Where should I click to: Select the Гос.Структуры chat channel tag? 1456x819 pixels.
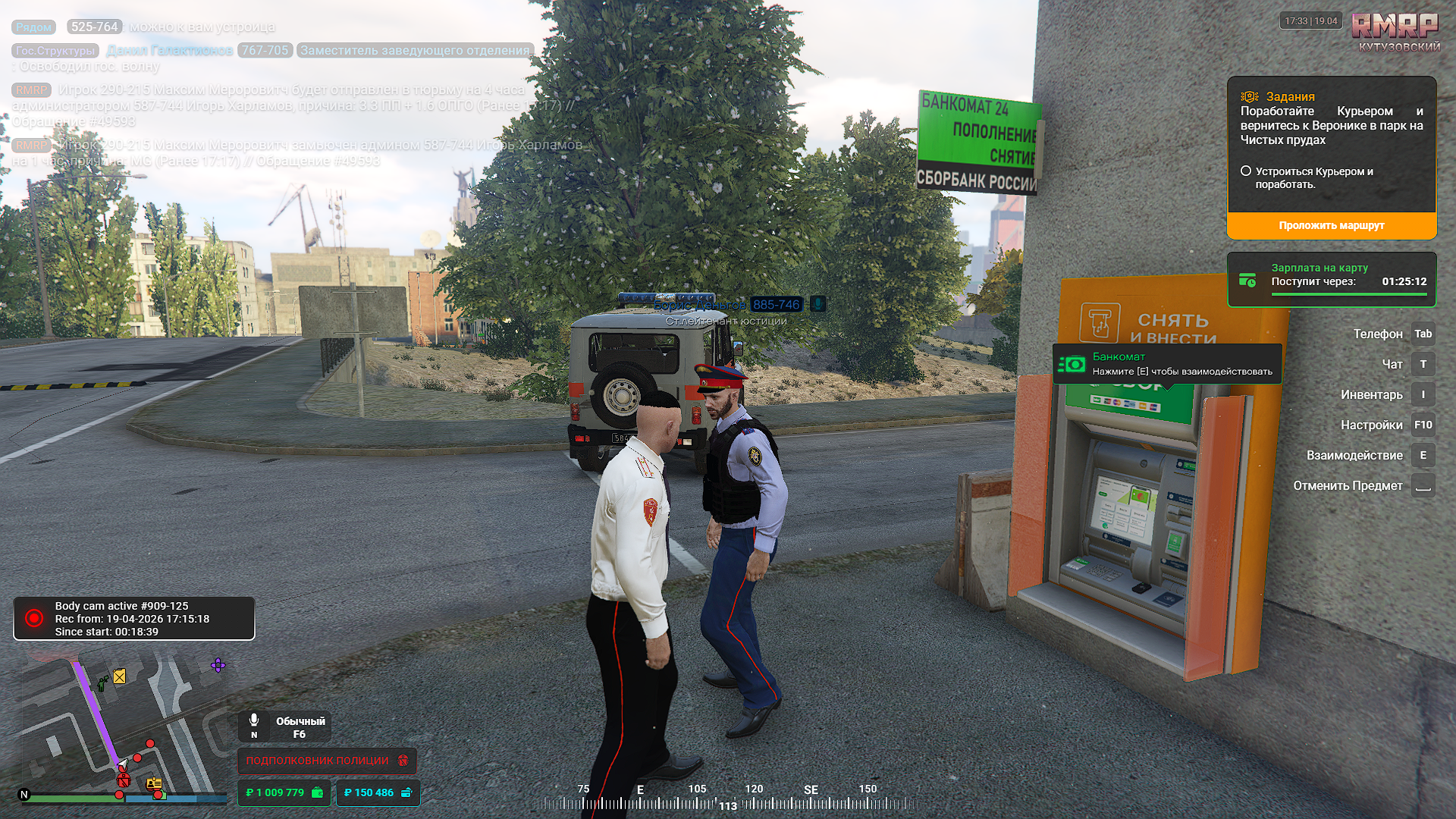tap(55, 51)
